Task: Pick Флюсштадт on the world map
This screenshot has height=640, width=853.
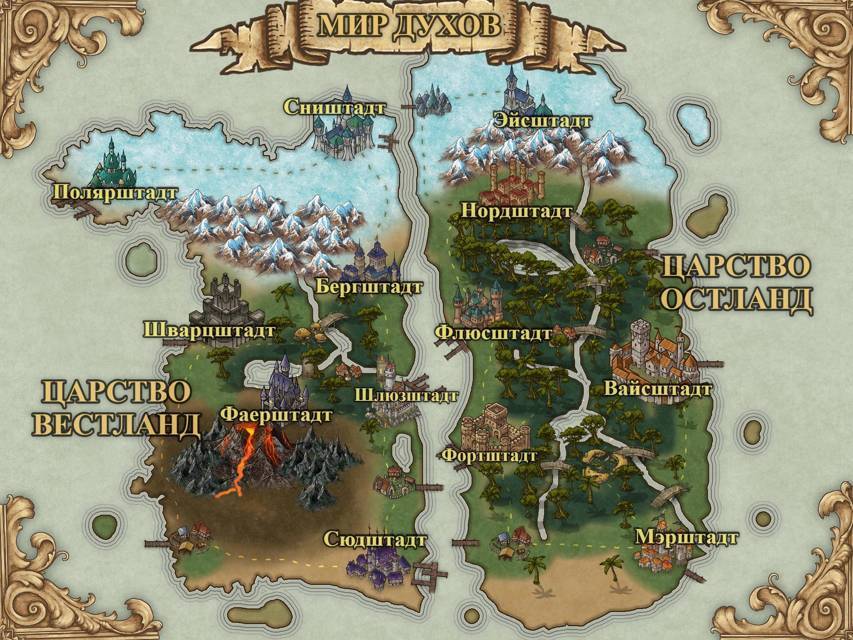Action: pyautogui.click(x=481, y=306)
